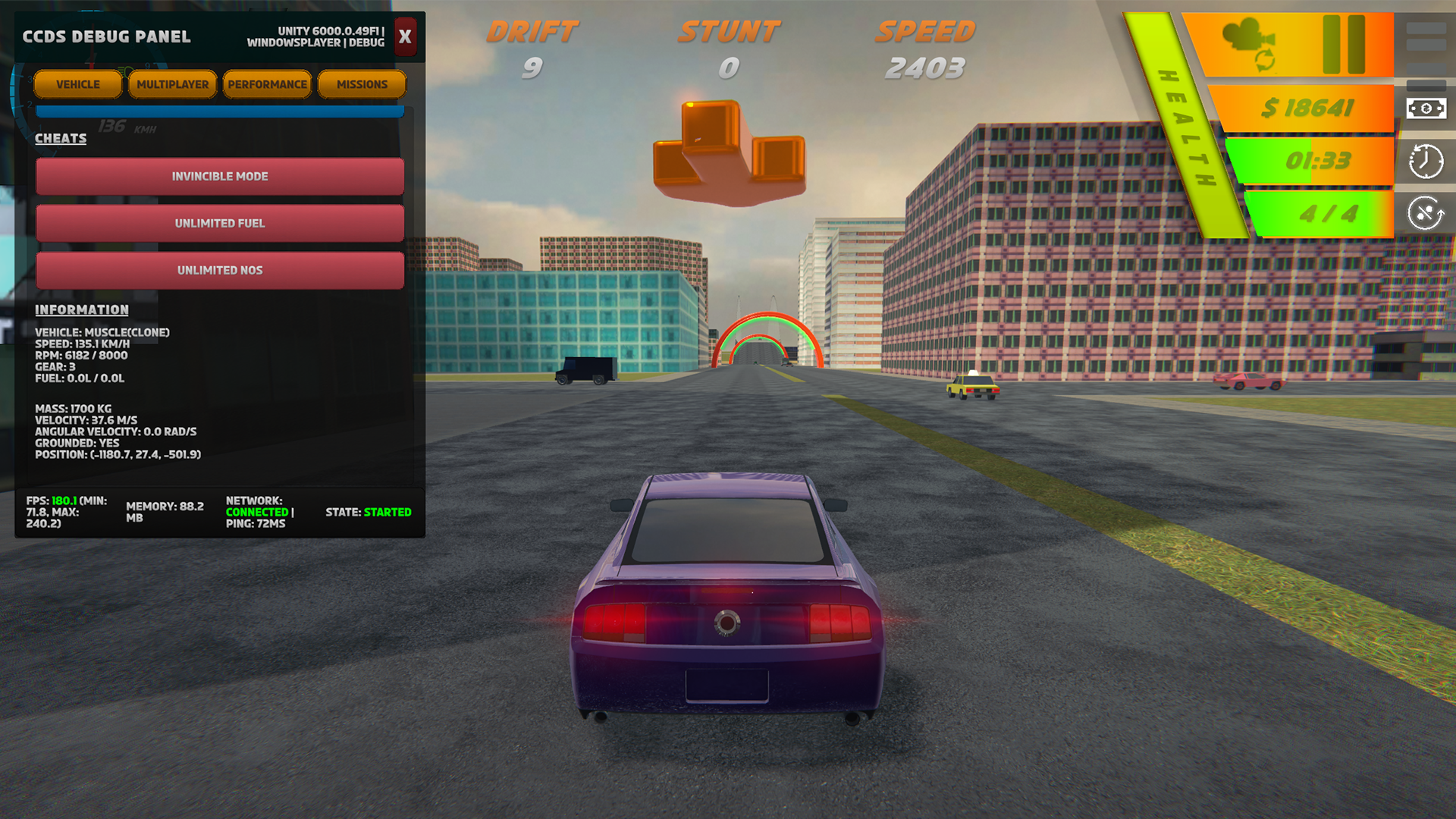Switch to the Vehicle tab

tap(77, 84)
